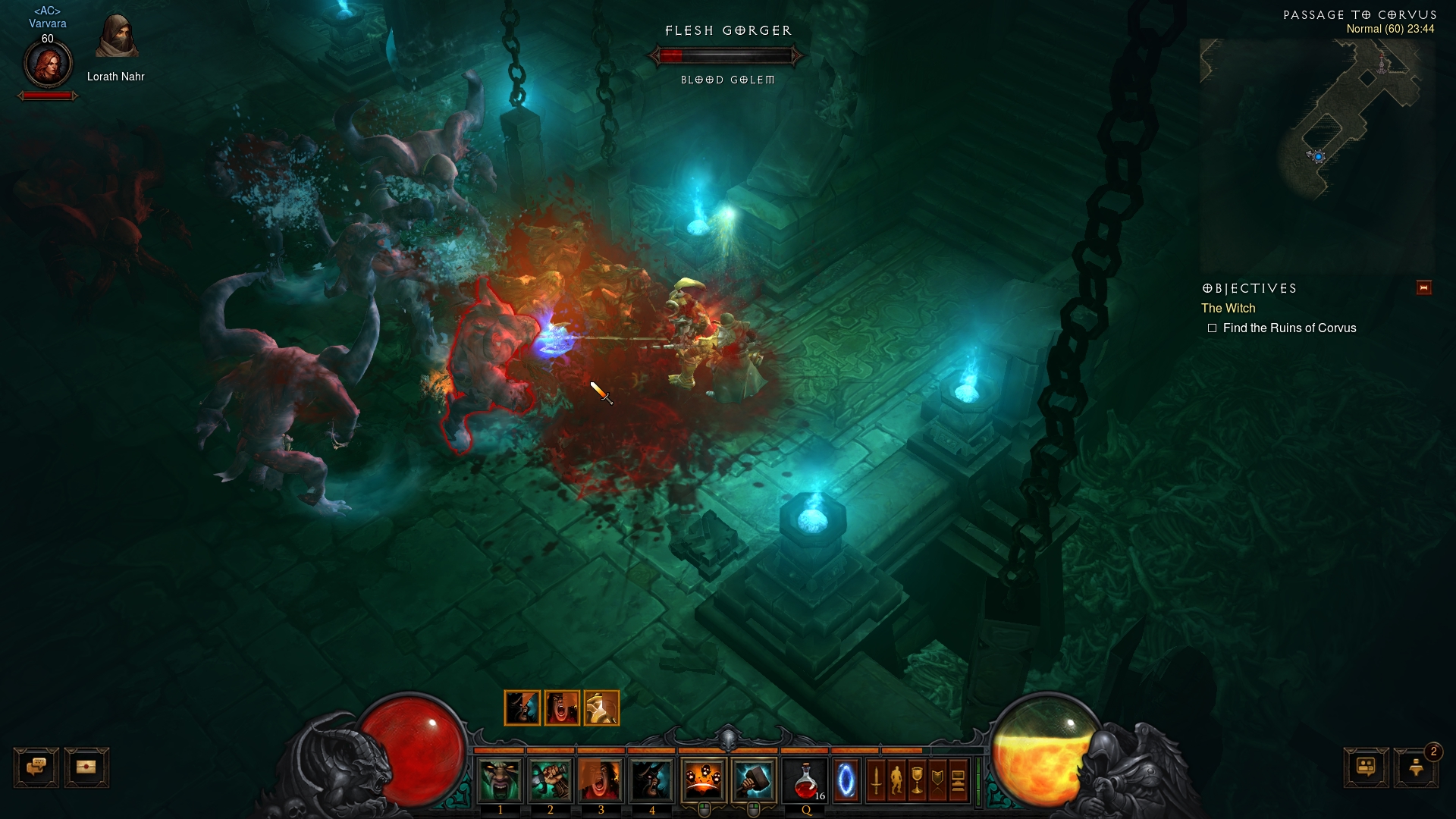This screenshot has height=819, width=1456.
Task: Show the character figure menu button
Action: tap(896, 780)
